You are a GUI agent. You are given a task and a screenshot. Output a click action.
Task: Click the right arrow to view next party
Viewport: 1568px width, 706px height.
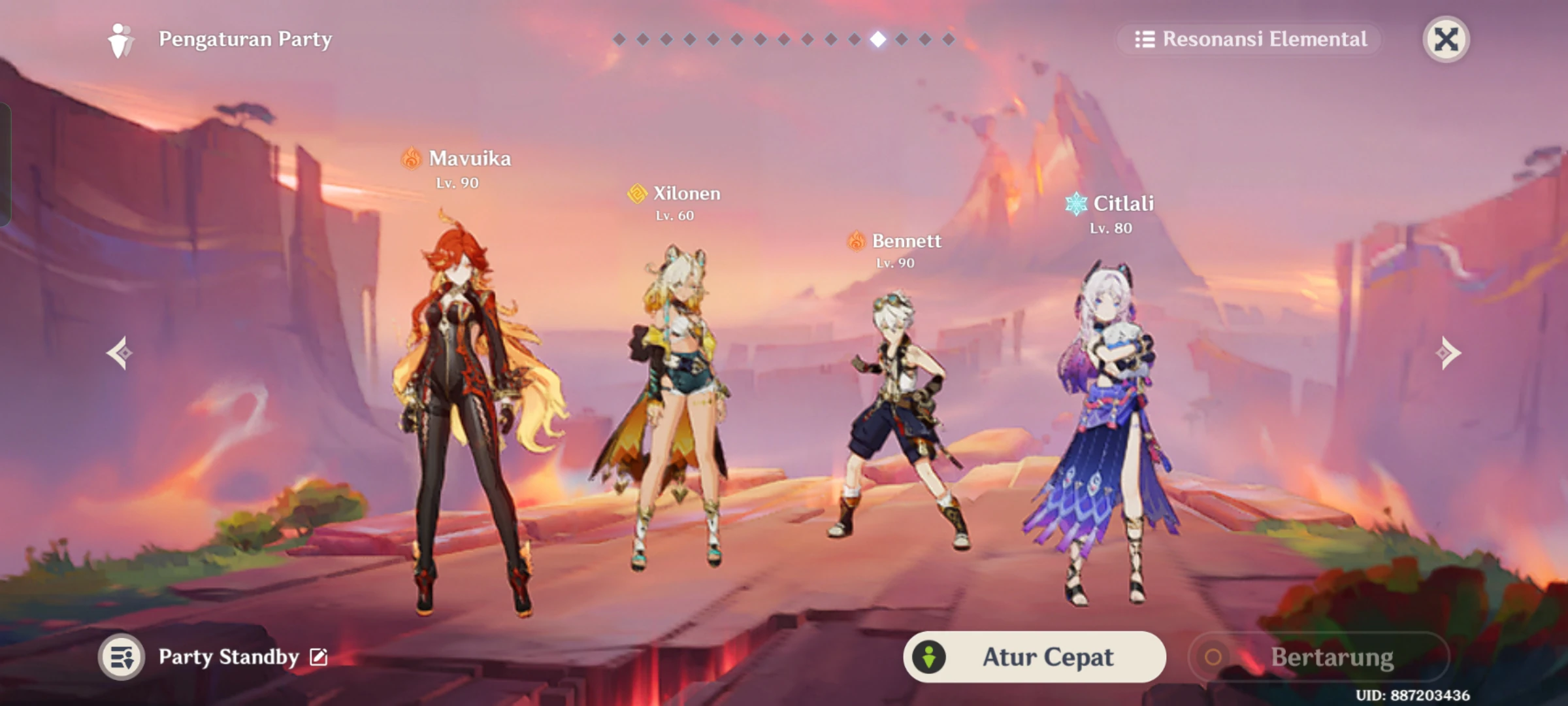(1450, 352)
